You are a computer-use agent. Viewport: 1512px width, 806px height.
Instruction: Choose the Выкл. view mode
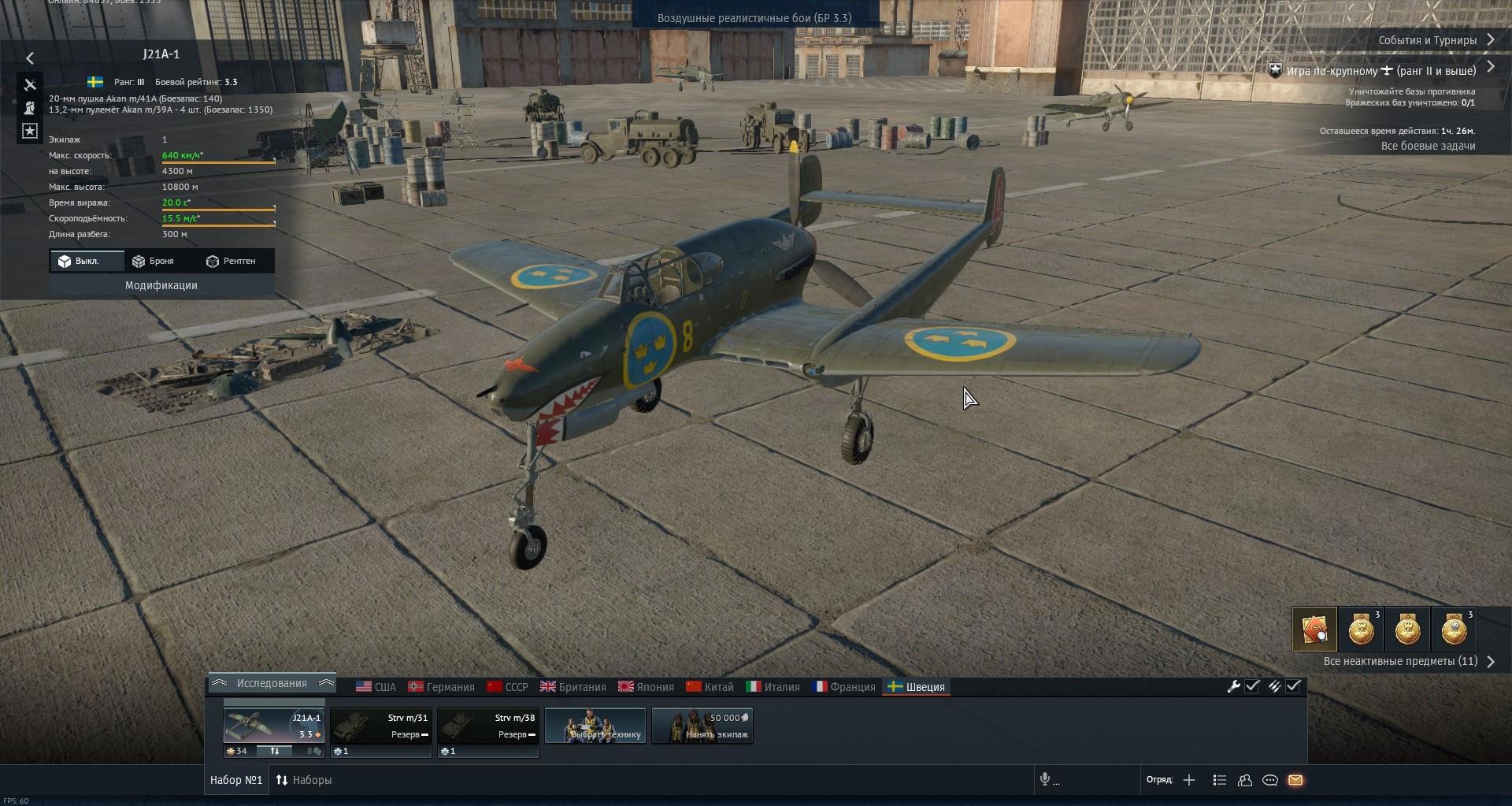79,261
